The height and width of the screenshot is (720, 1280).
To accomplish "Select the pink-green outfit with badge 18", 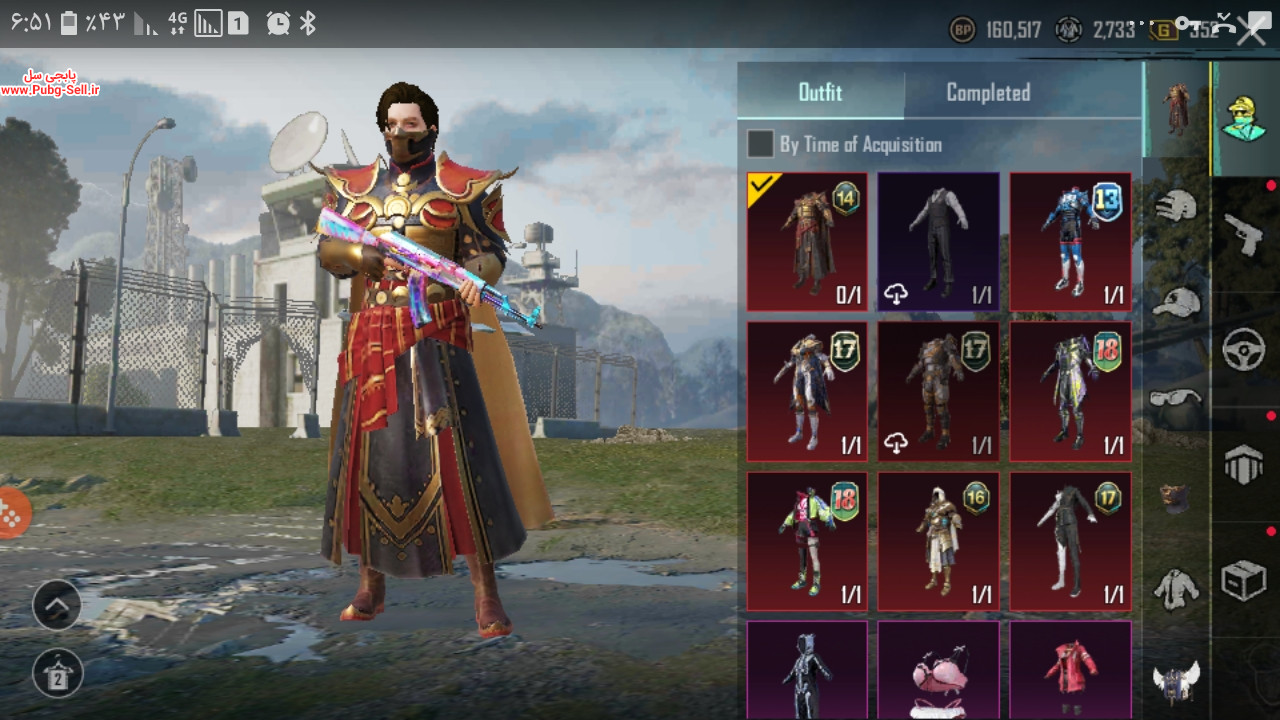I will pos(807,541).
